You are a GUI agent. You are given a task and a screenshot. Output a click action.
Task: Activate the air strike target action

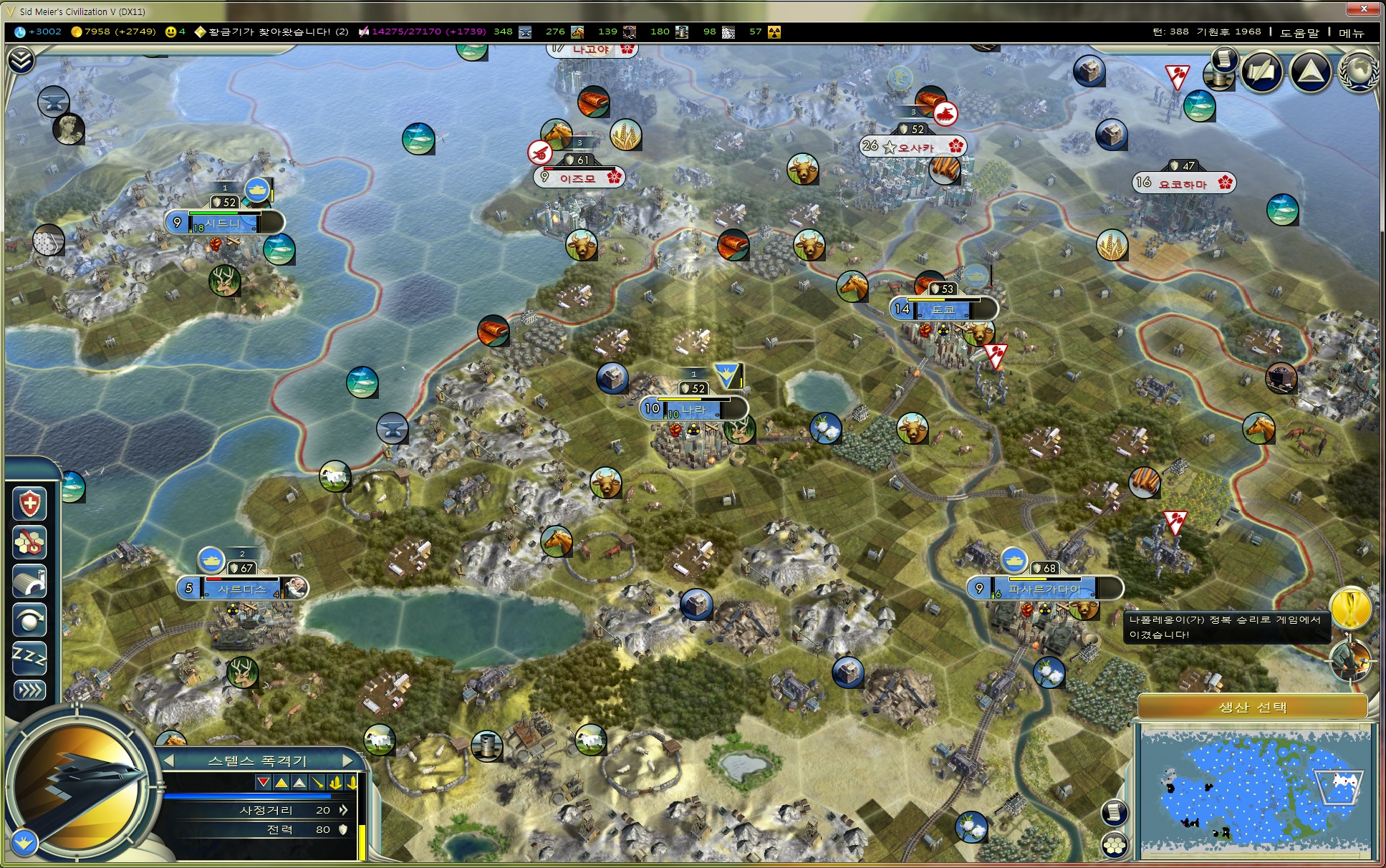tap(29, 542)
